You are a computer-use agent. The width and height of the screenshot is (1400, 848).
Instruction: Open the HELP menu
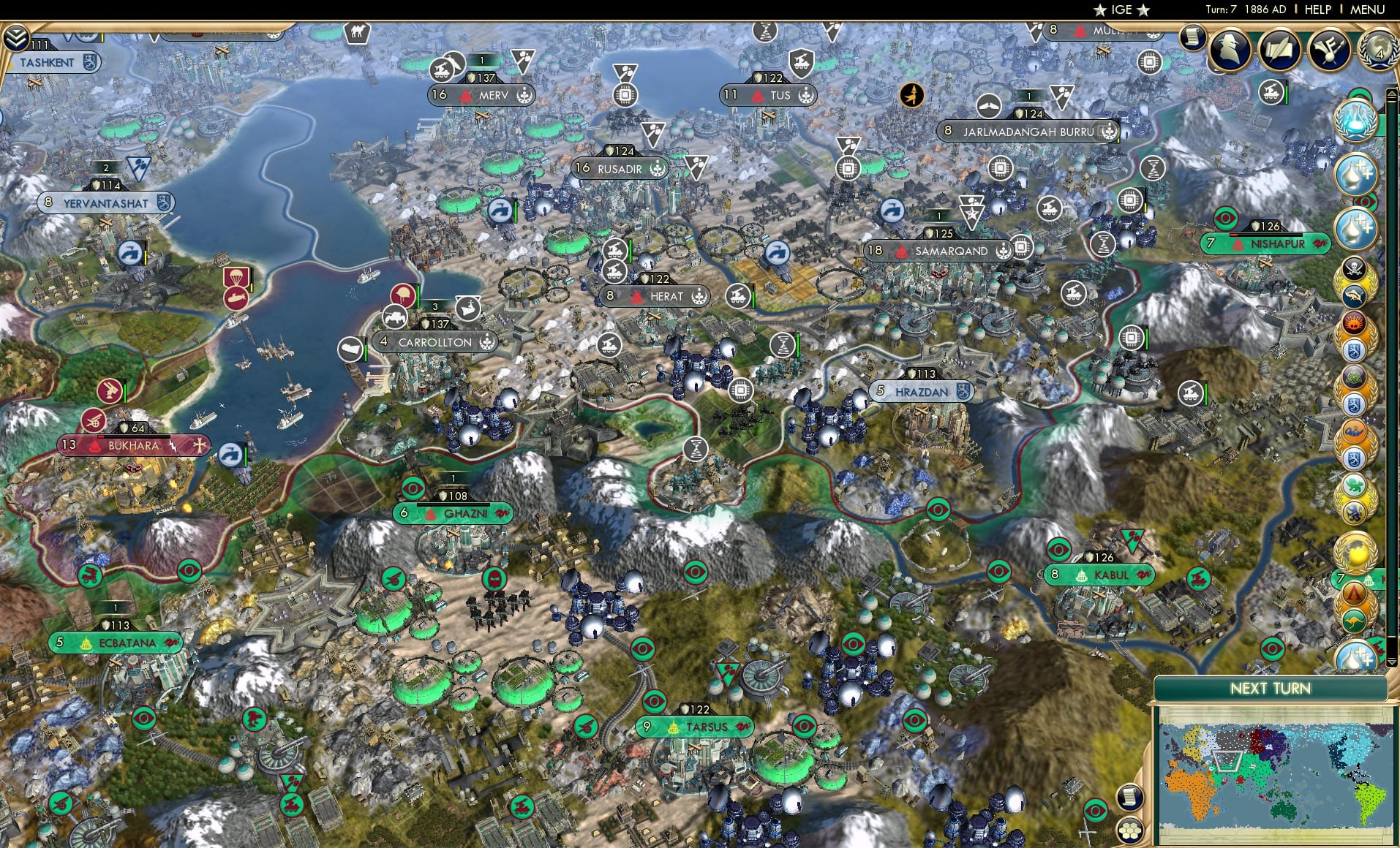(x=1317, y=10)
